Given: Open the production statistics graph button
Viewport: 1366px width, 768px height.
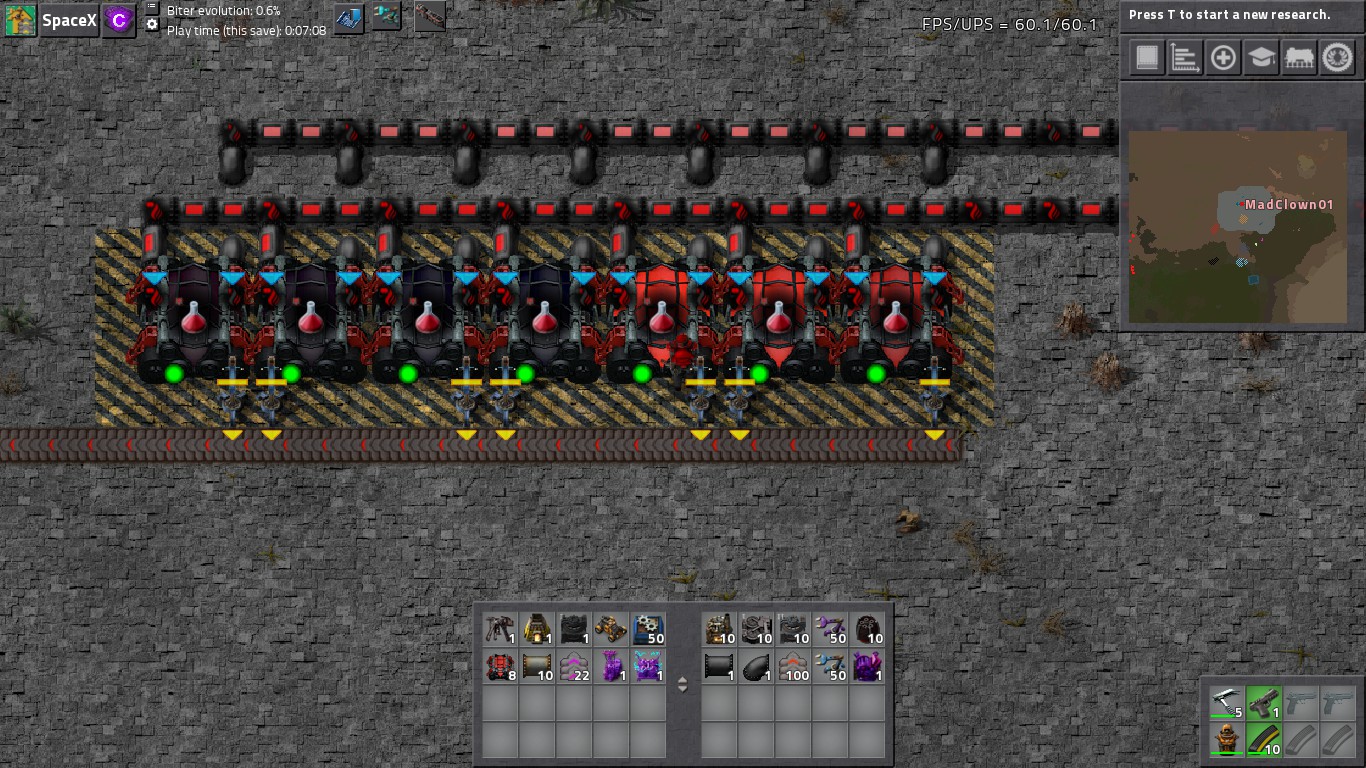Looking at the screenshot, I should [1184, 58].
